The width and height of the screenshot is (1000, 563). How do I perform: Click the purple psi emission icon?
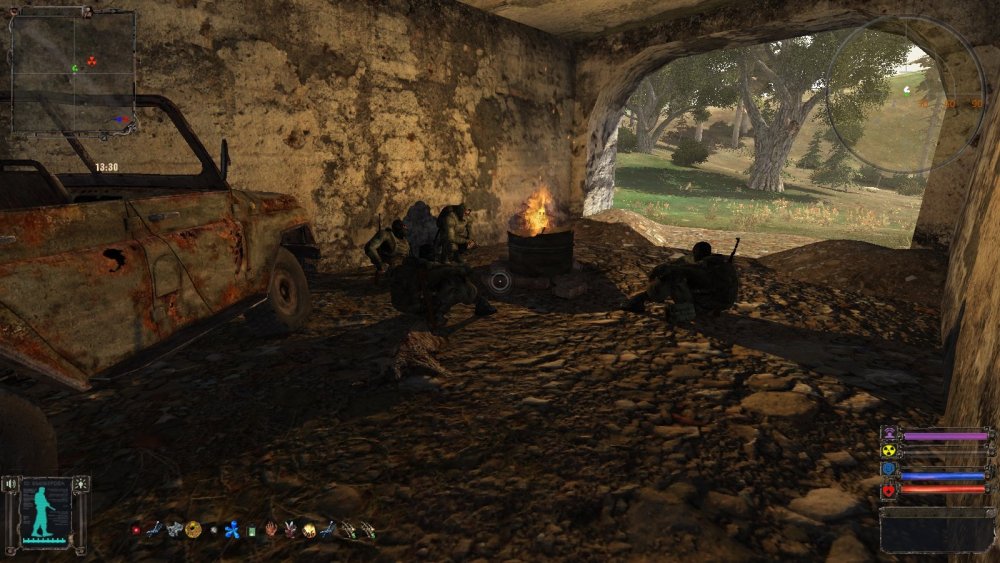coord(889,435)
